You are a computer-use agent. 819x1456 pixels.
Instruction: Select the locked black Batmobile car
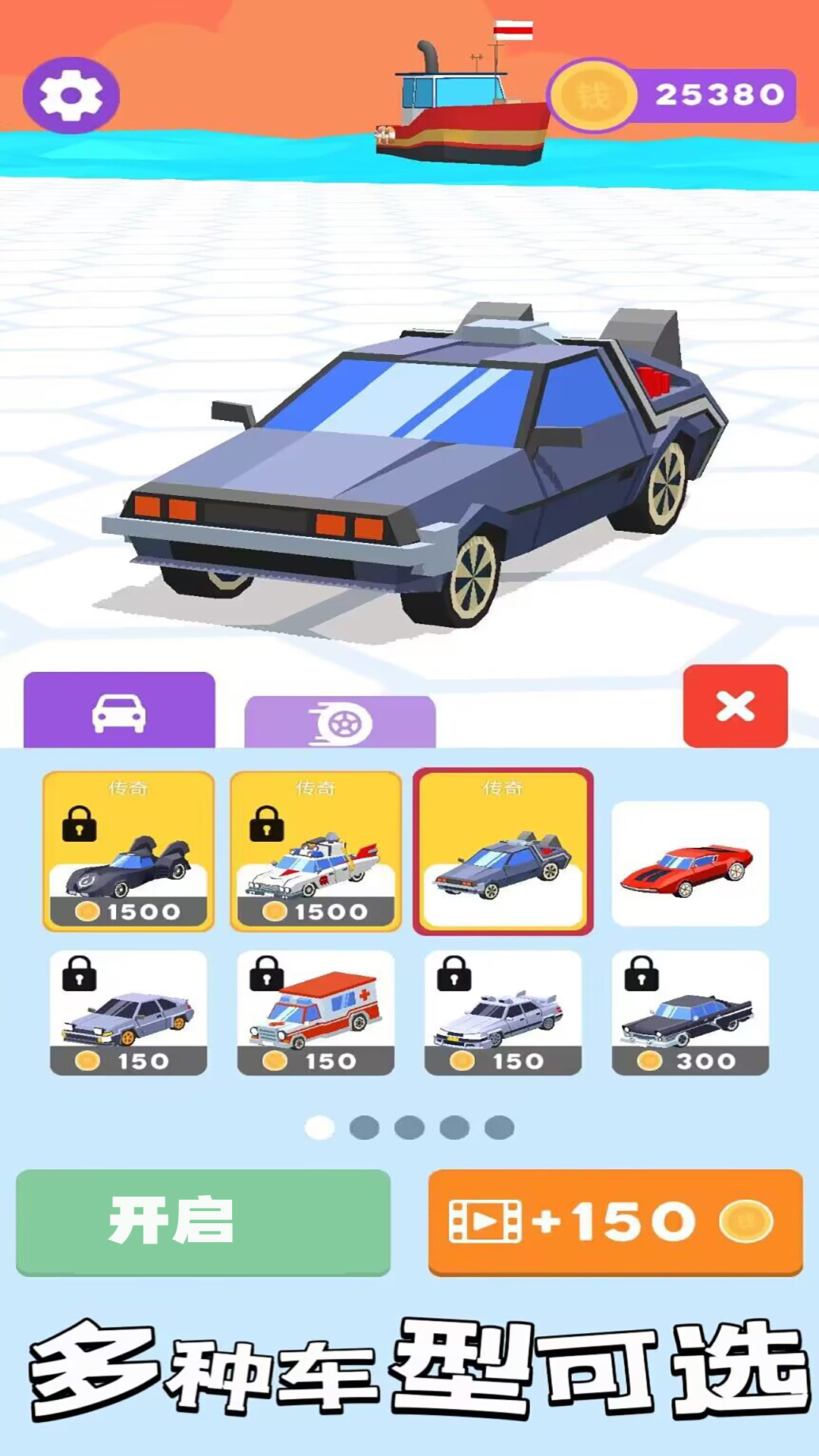(x=128, y=851)
